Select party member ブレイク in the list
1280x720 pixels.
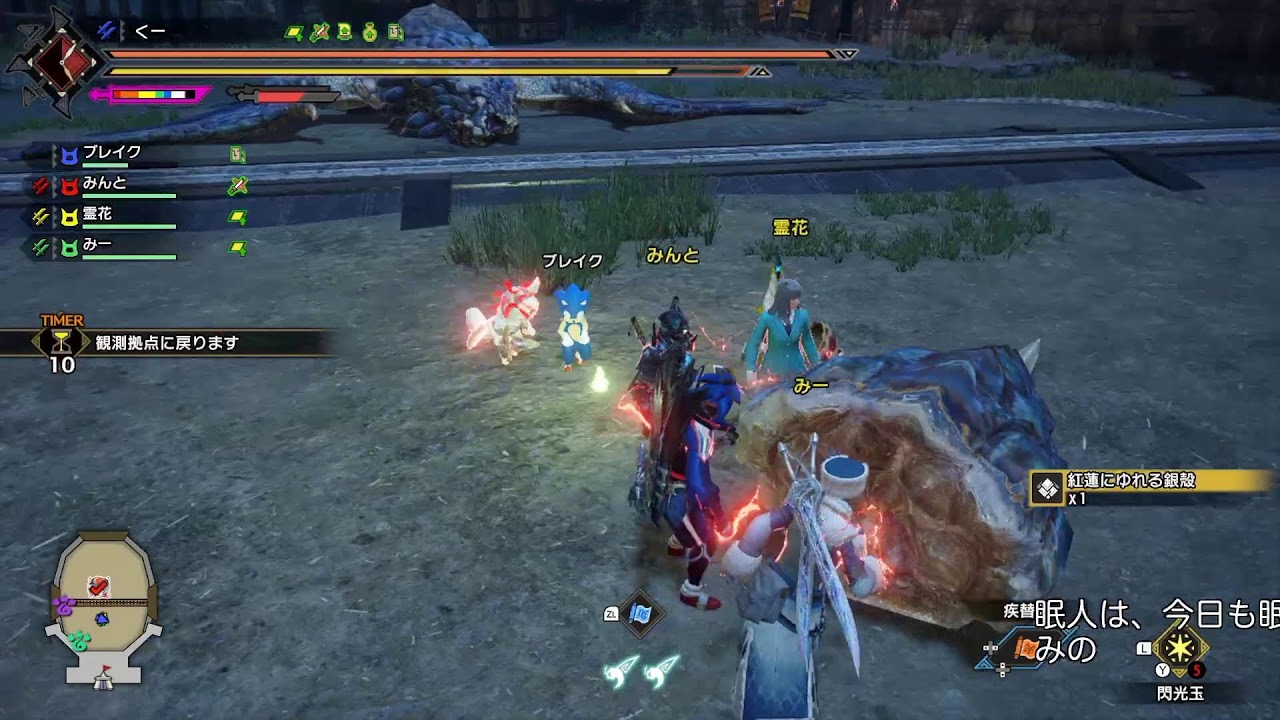point(111,154)
